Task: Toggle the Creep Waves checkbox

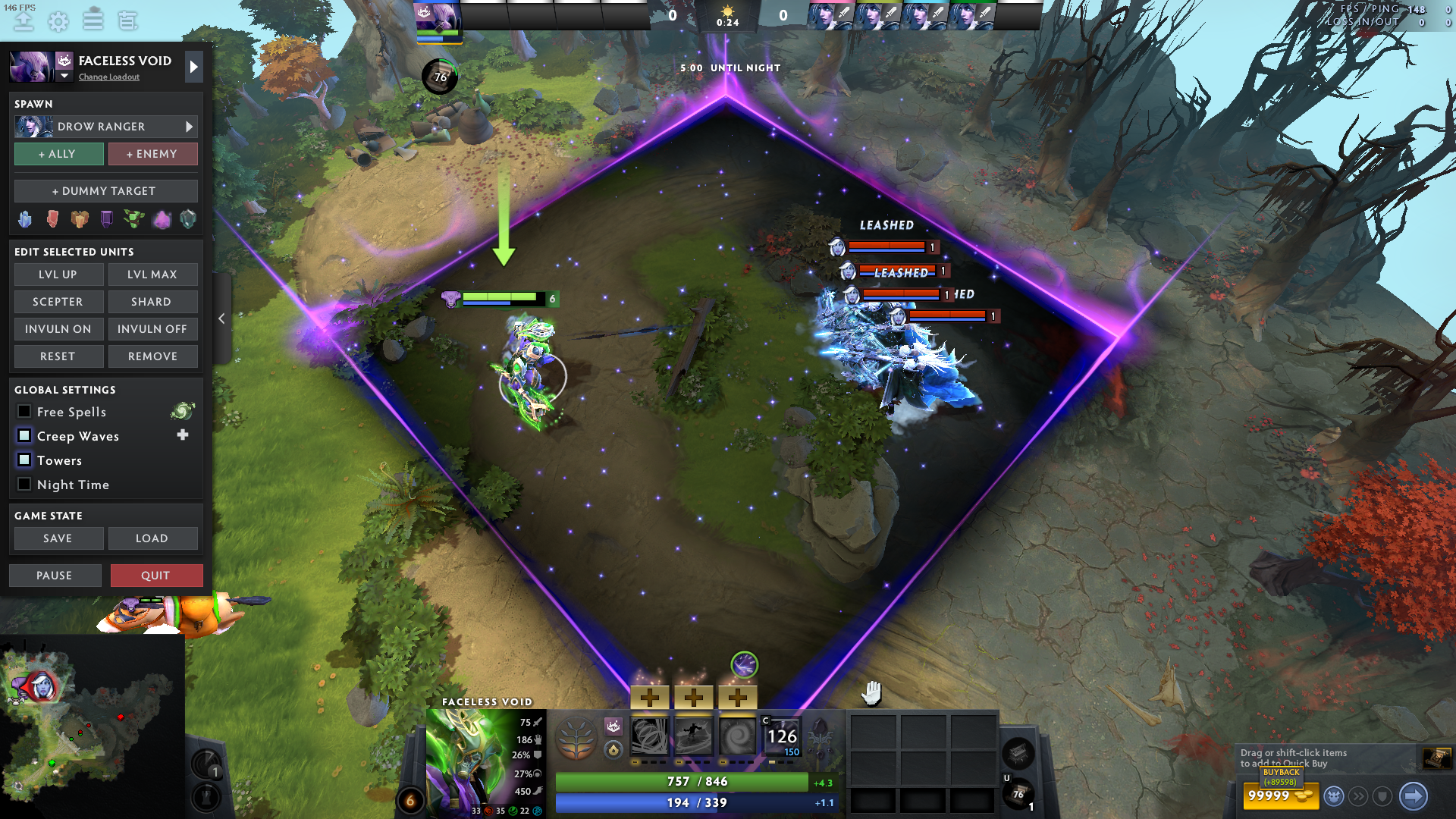Action: pos(24,436)
